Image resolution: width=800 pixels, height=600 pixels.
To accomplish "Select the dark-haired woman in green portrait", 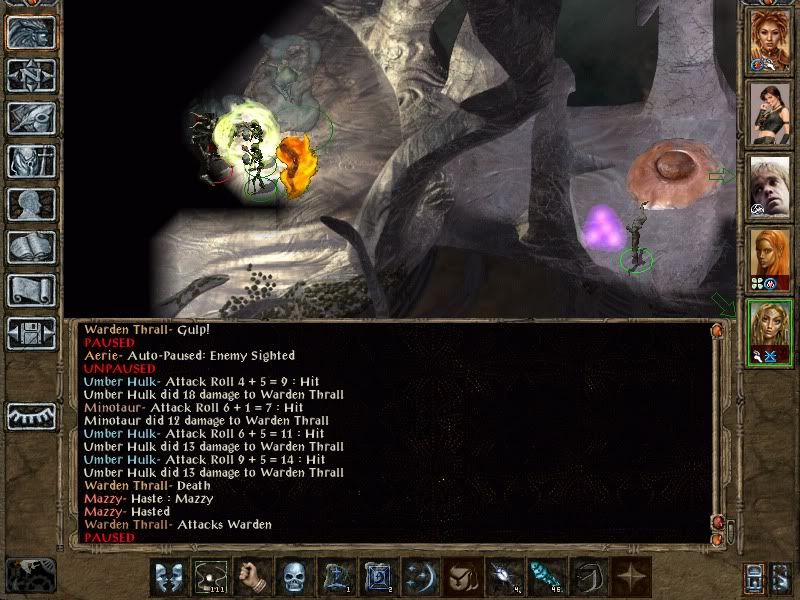I will [x=770, y=113].
